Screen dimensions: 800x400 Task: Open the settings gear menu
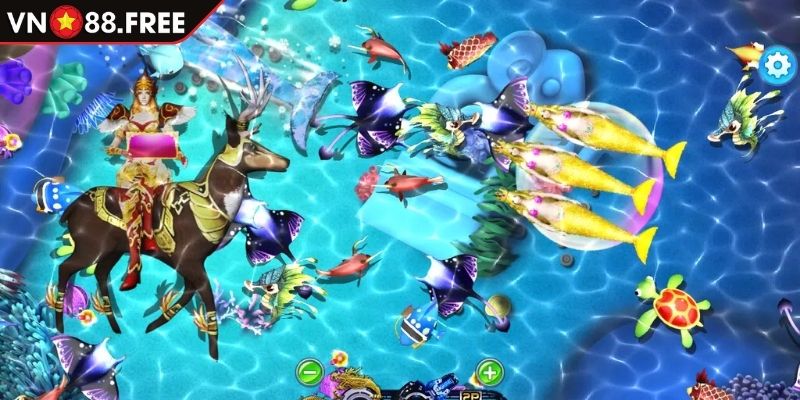click(775, 65)
